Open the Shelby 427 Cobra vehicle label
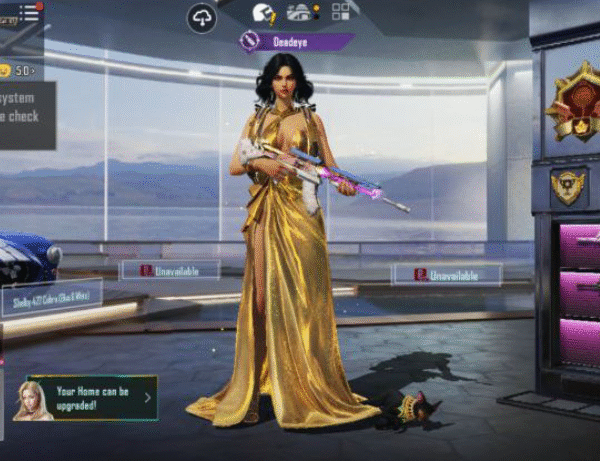Image resolution: width=600 pixels, height=461 pixels. pos(51,297)
